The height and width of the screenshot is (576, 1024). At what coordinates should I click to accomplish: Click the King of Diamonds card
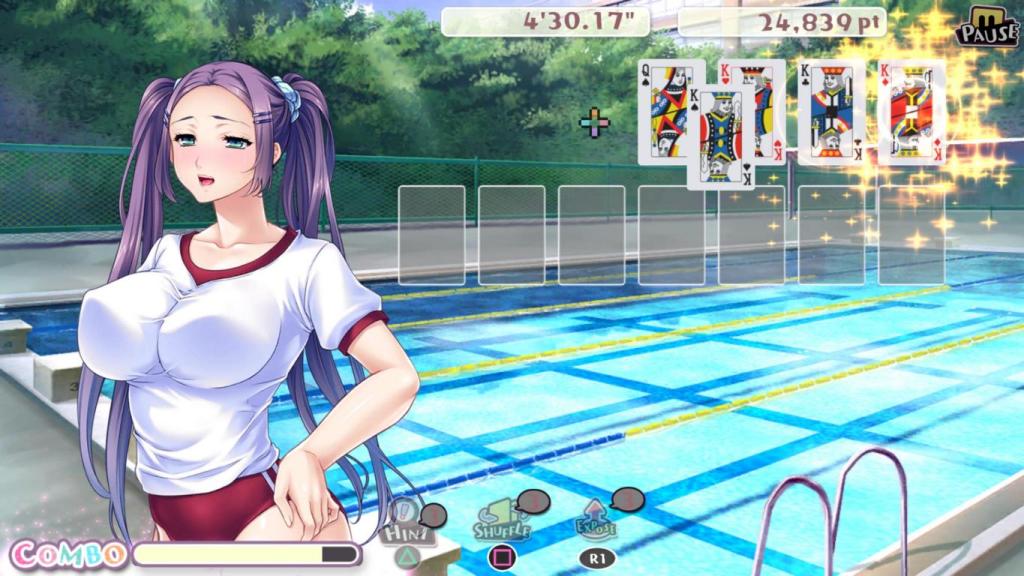tap(912, 112)
